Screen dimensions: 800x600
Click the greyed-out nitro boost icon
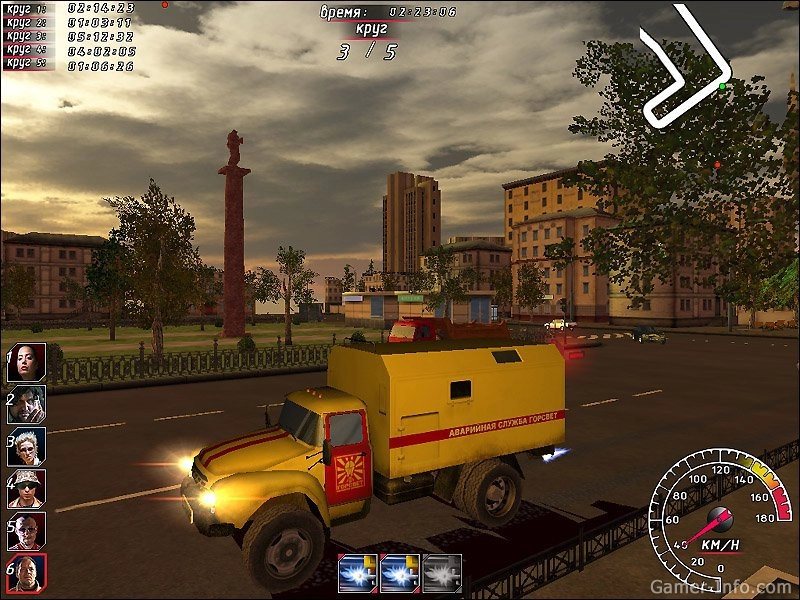point(442,574)
